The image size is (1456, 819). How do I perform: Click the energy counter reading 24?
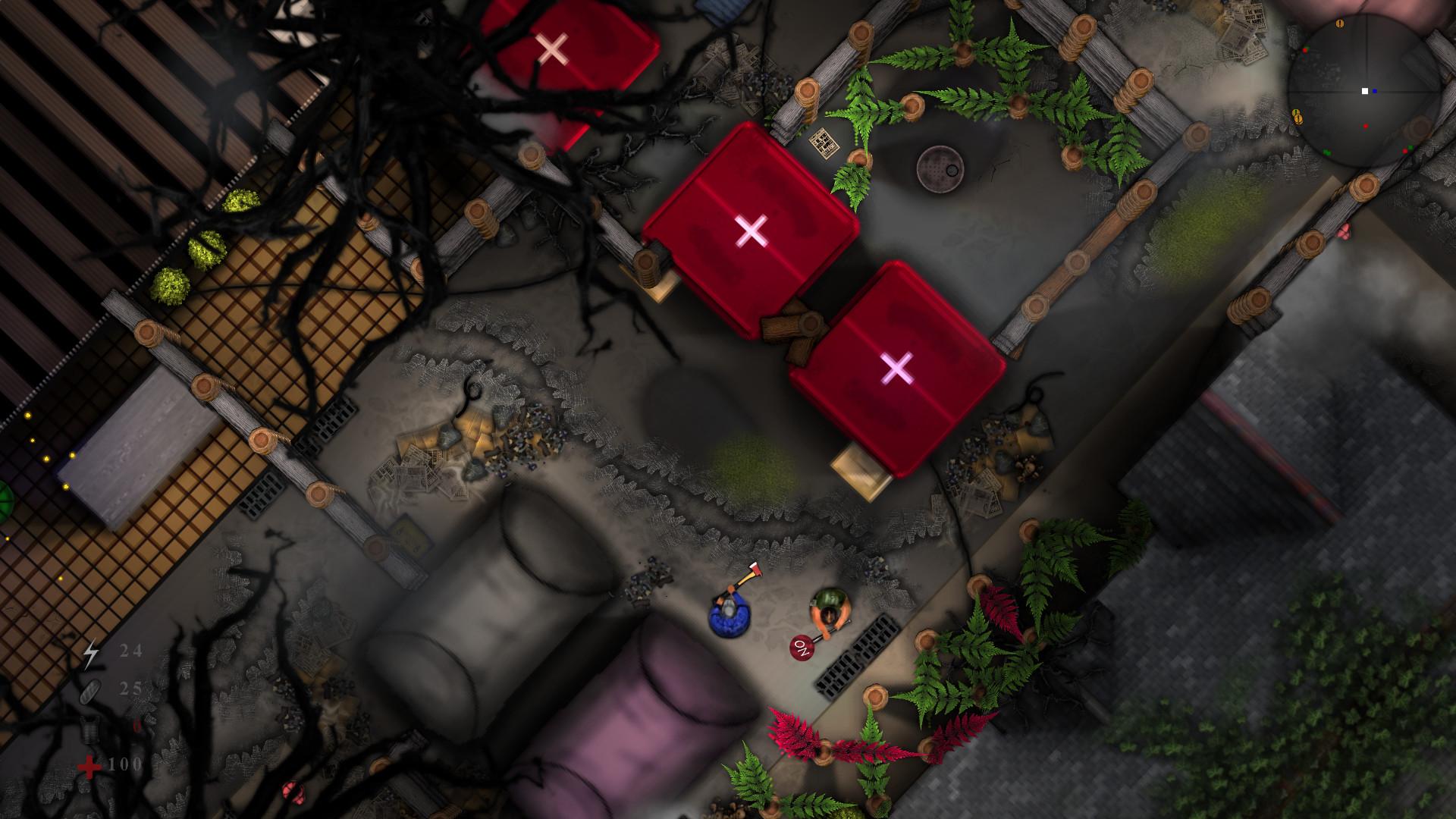[x=130, y=650]
